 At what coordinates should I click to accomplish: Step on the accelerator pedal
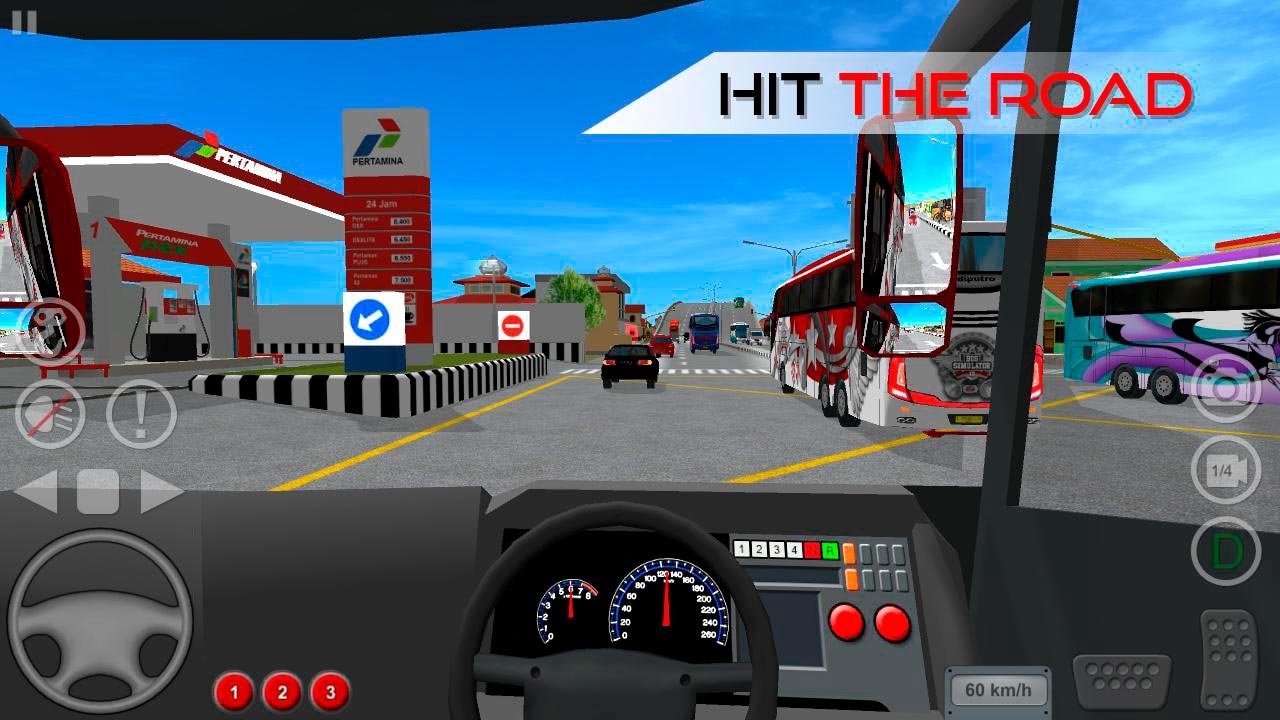pyautogui.click(x=1229, y=658)
